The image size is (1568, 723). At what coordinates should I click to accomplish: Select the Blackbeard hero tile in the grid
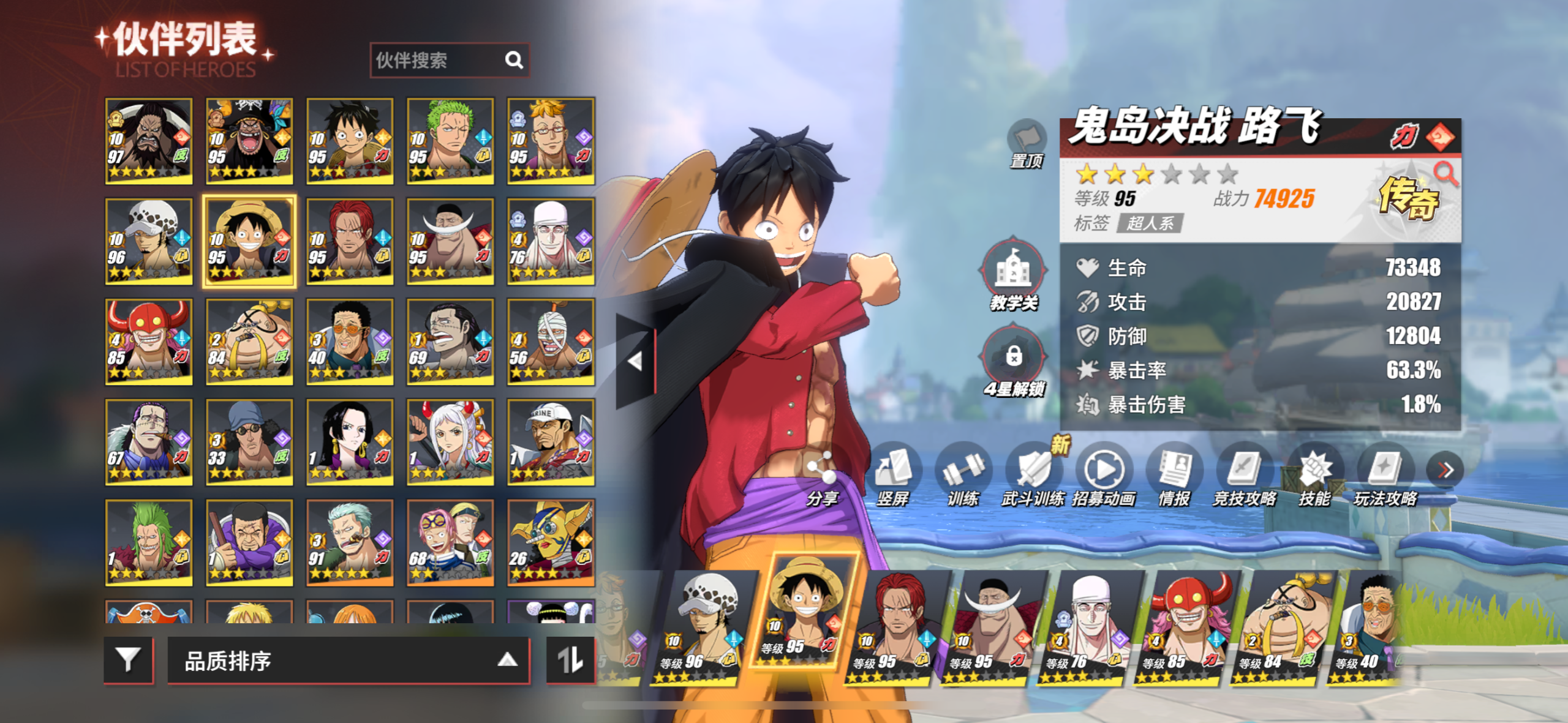click(249, 141)
